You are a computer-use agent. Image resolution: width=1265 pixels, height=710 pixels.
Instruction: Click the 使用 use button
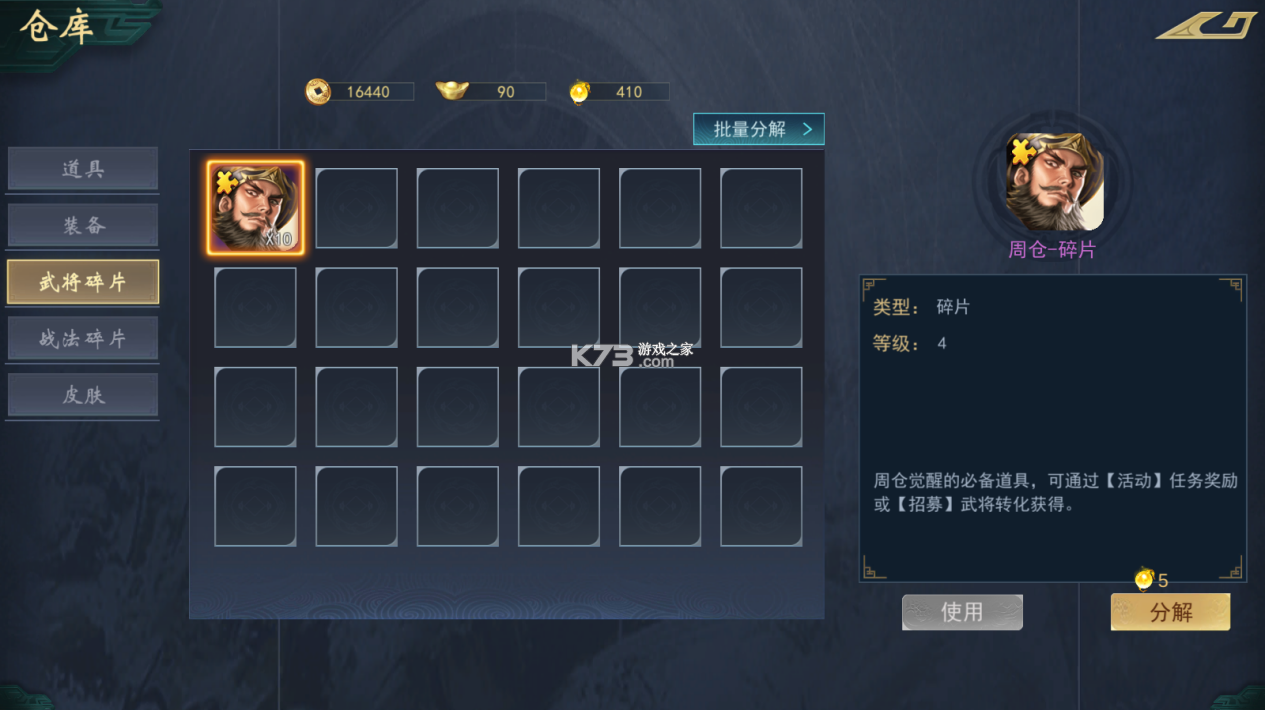[962, 612]
